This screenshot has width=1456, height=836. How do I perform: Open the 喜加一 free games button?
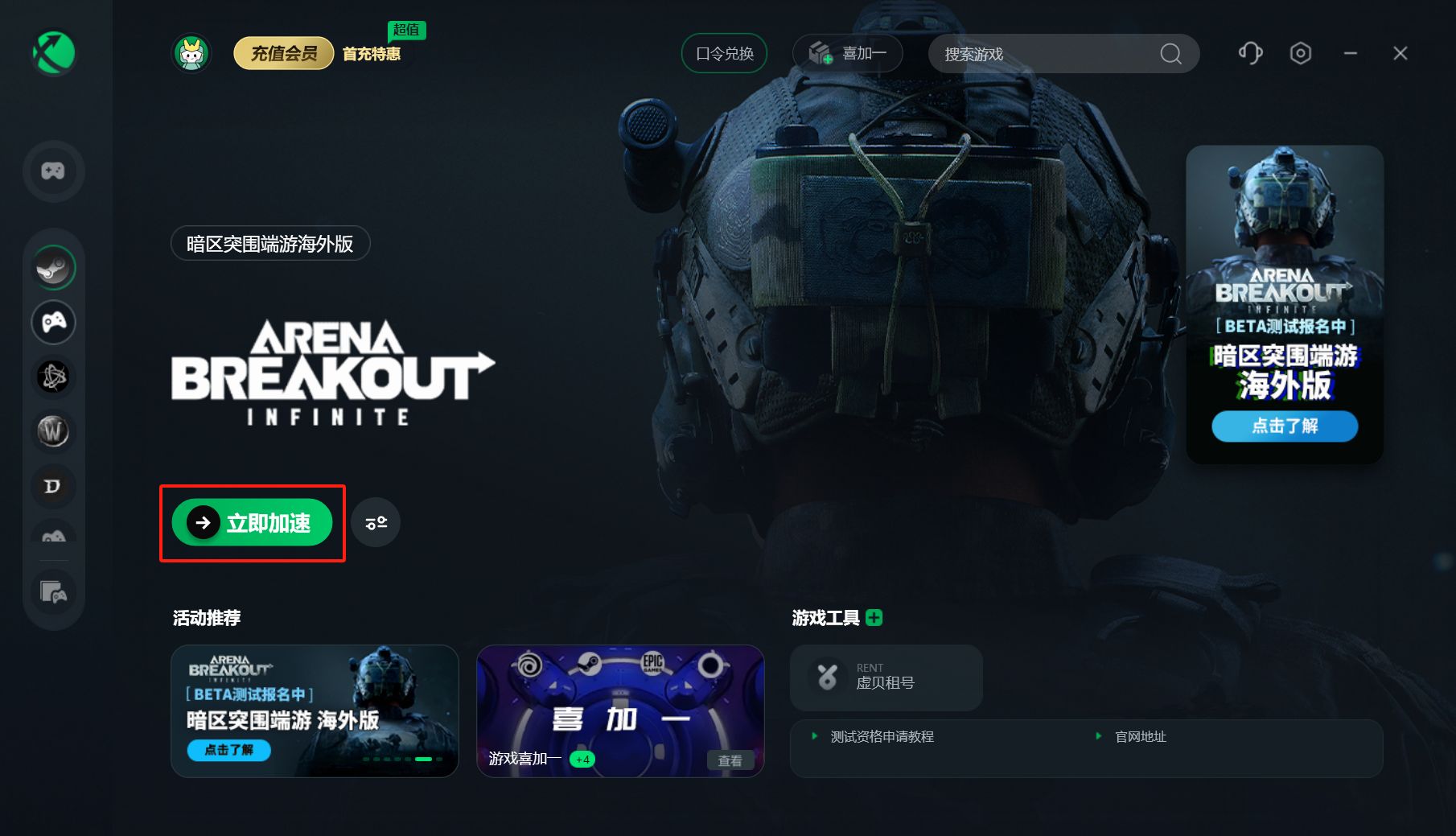click(x=848, y=54)
